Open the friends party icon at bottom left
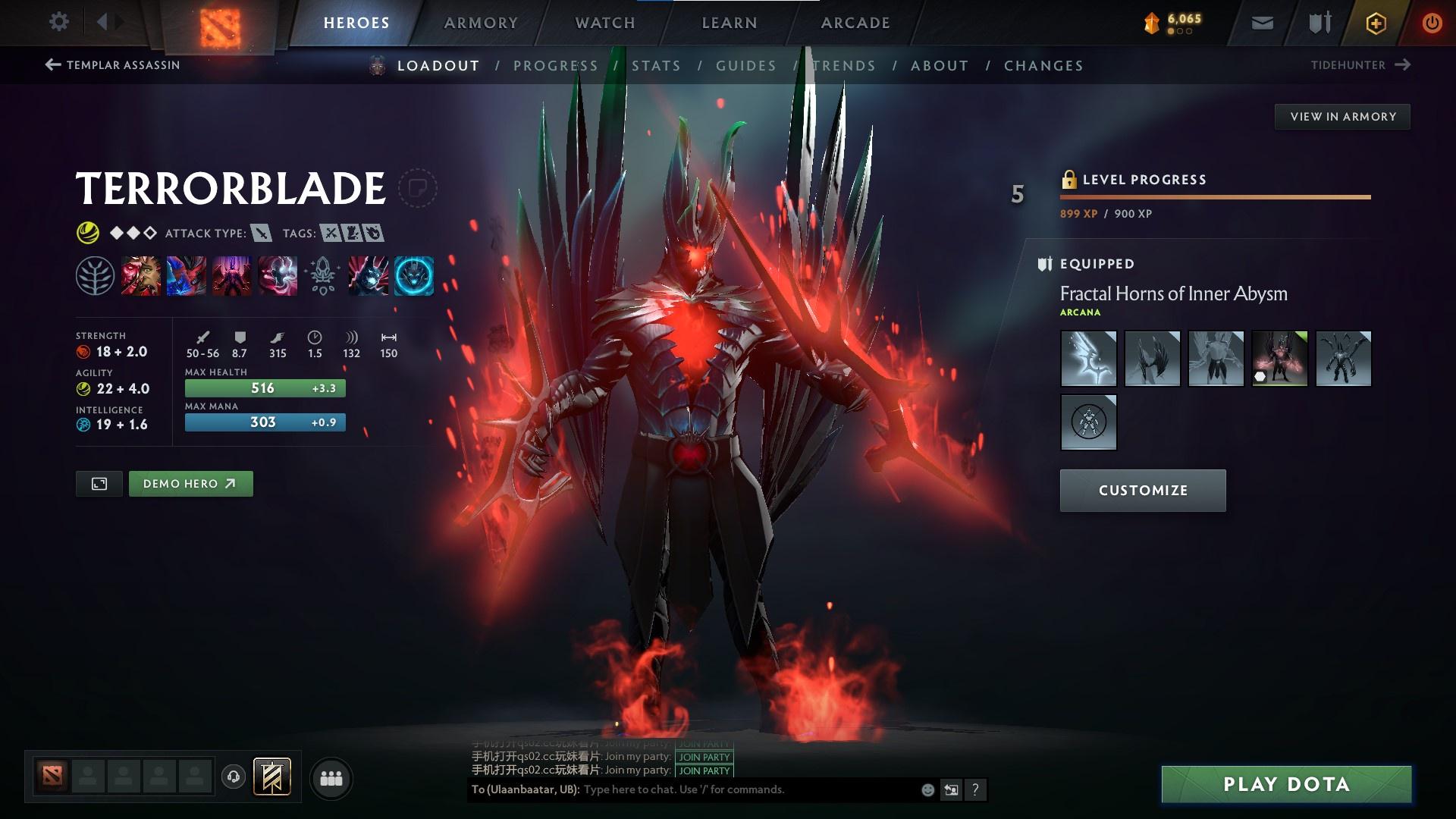The image size is (1456, 819). (331, 777)
